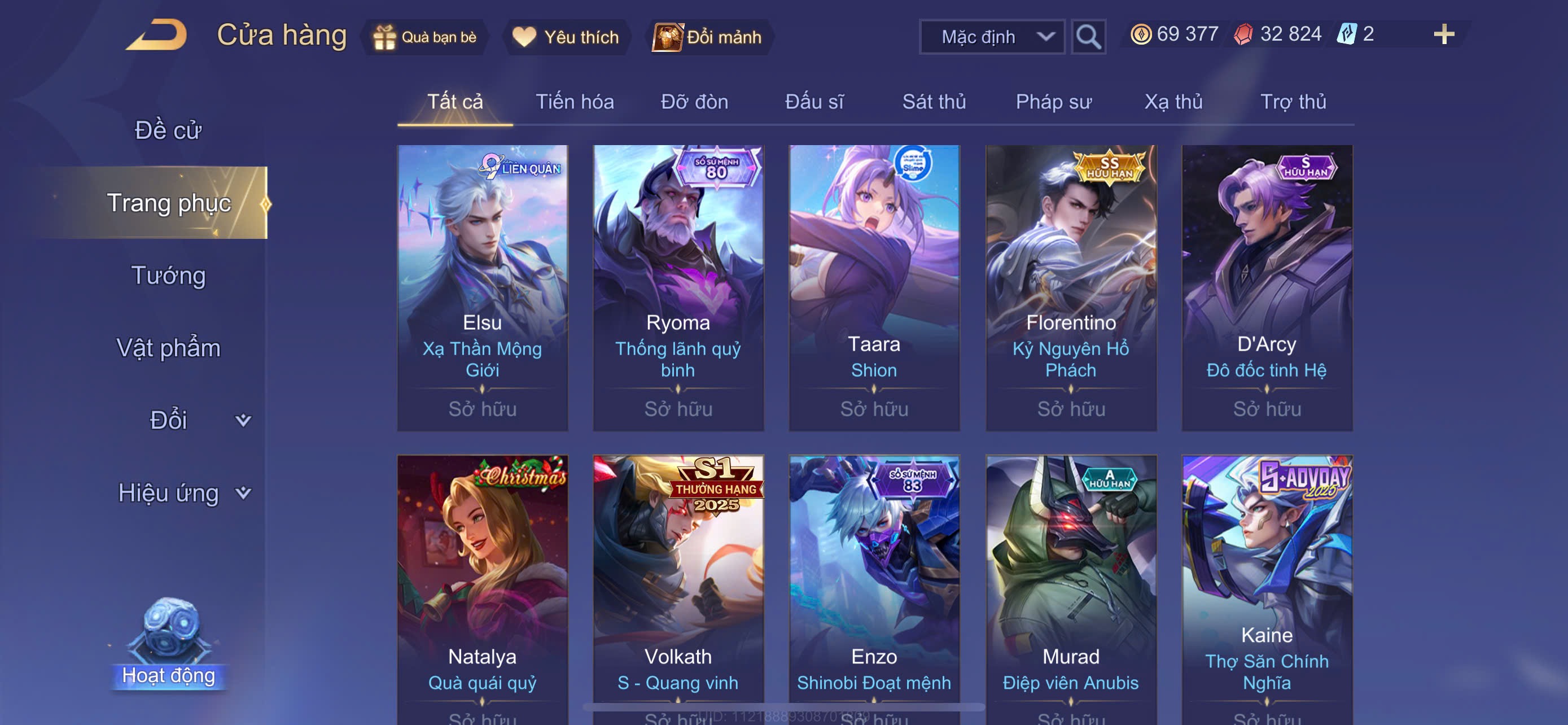Click the magnifying glass search button
Viewport: 1568px width, 725px height.
coord(1088,37)
